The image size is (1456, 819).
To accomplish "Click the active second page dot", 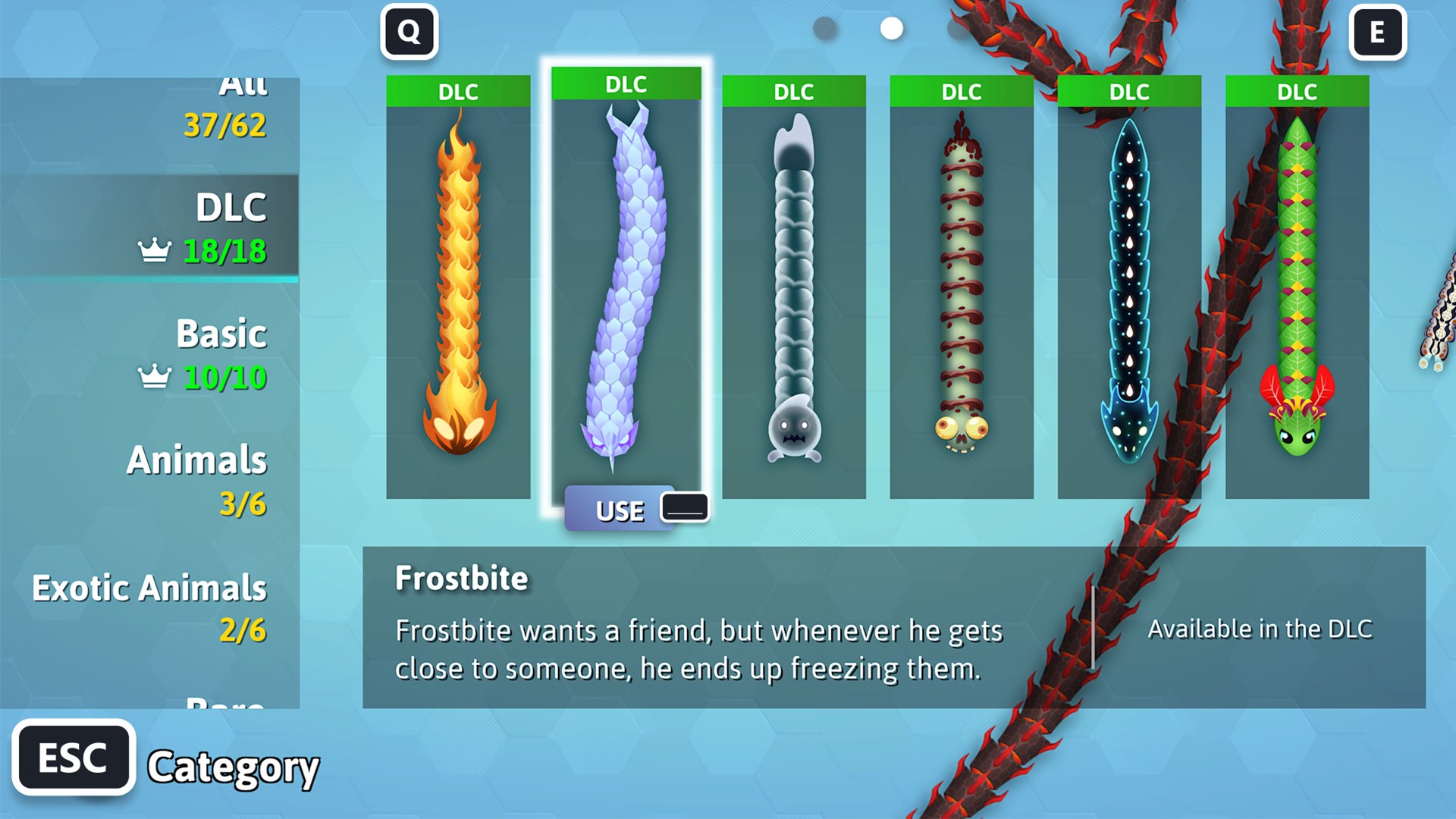I will tap(891, 28).
